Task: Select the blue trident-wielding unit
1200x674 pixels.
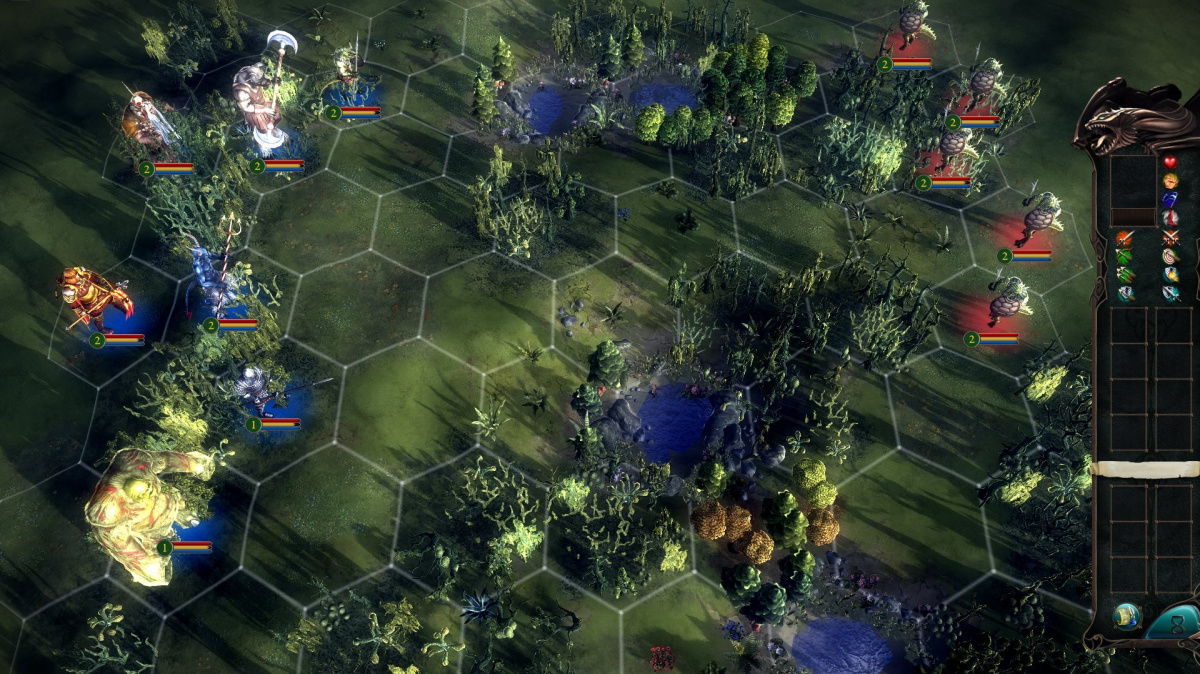Action: 215,275
